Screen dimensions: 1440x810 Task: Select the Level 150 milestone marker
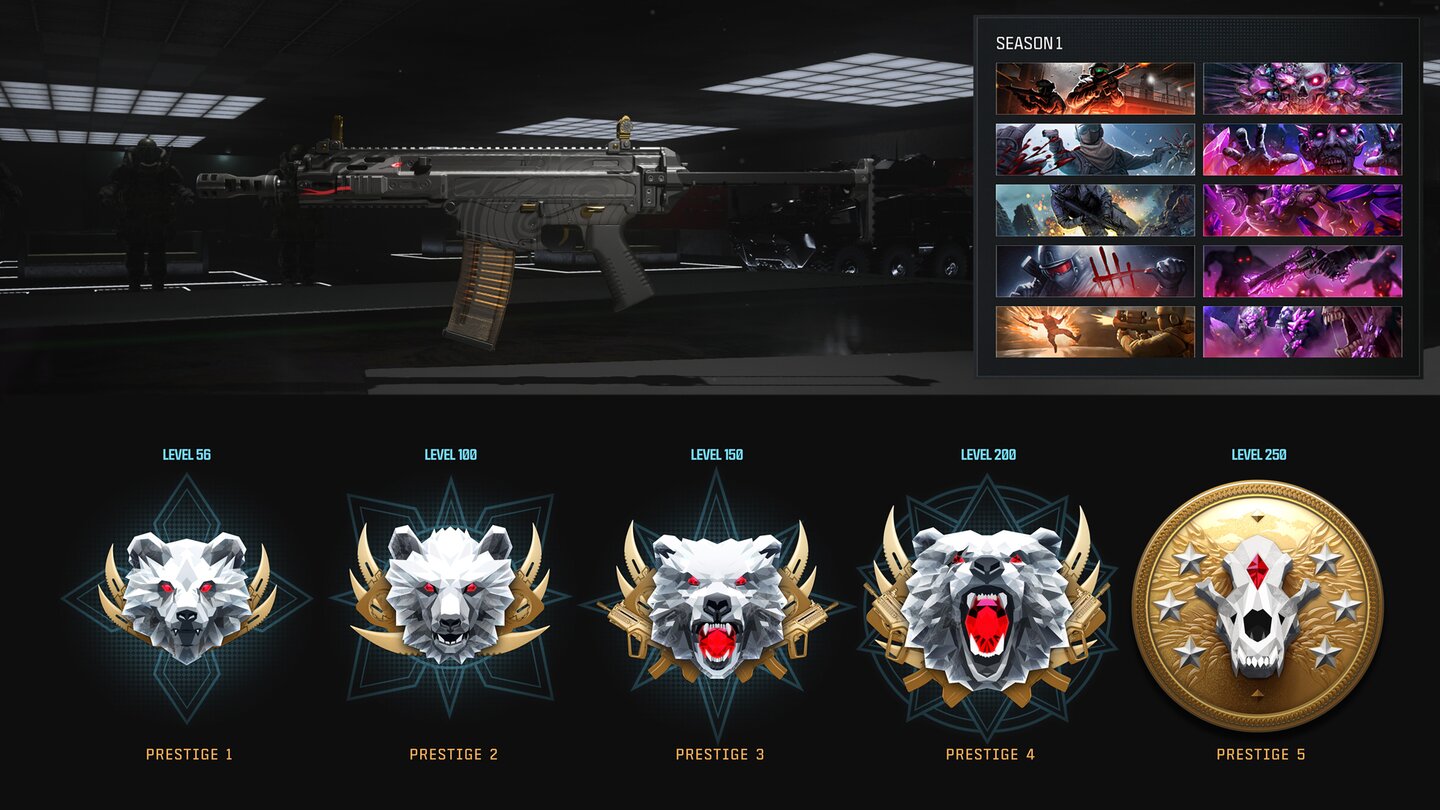pos(718,453)
